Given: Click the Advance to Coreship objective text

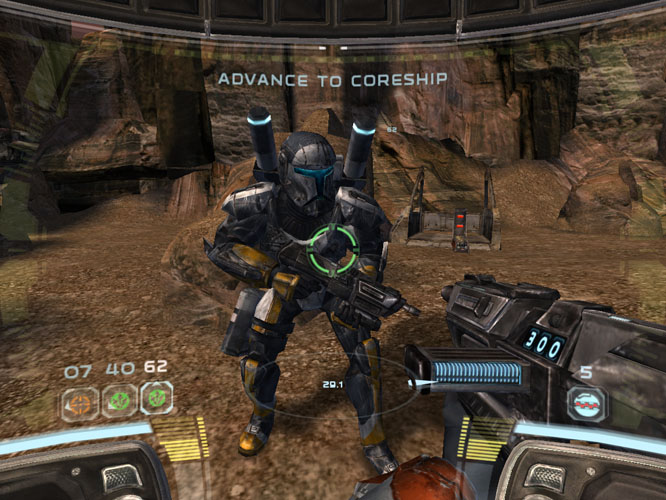Looking at the screenshot, I should click(332, 78).
